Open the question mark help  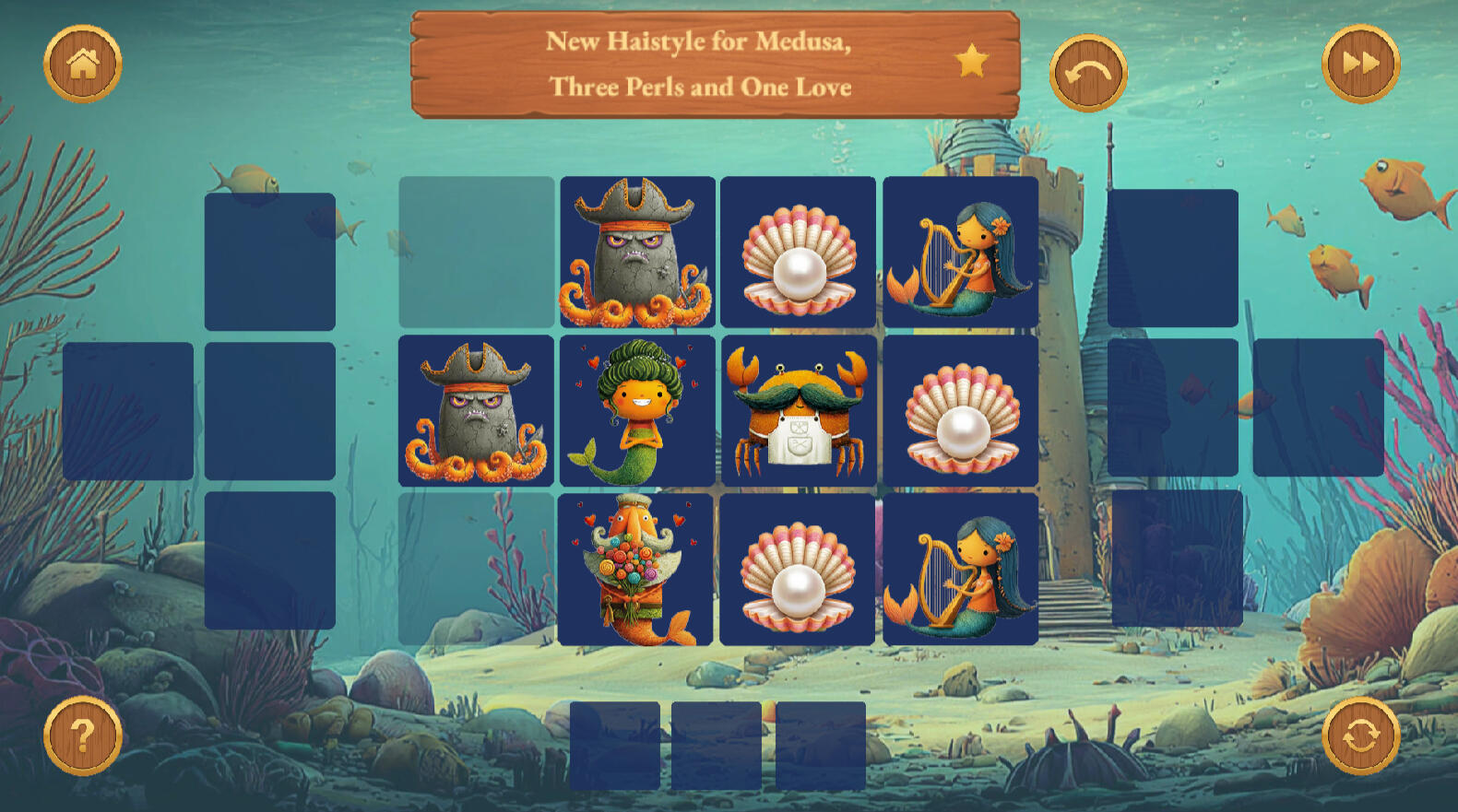coord(83,736)
